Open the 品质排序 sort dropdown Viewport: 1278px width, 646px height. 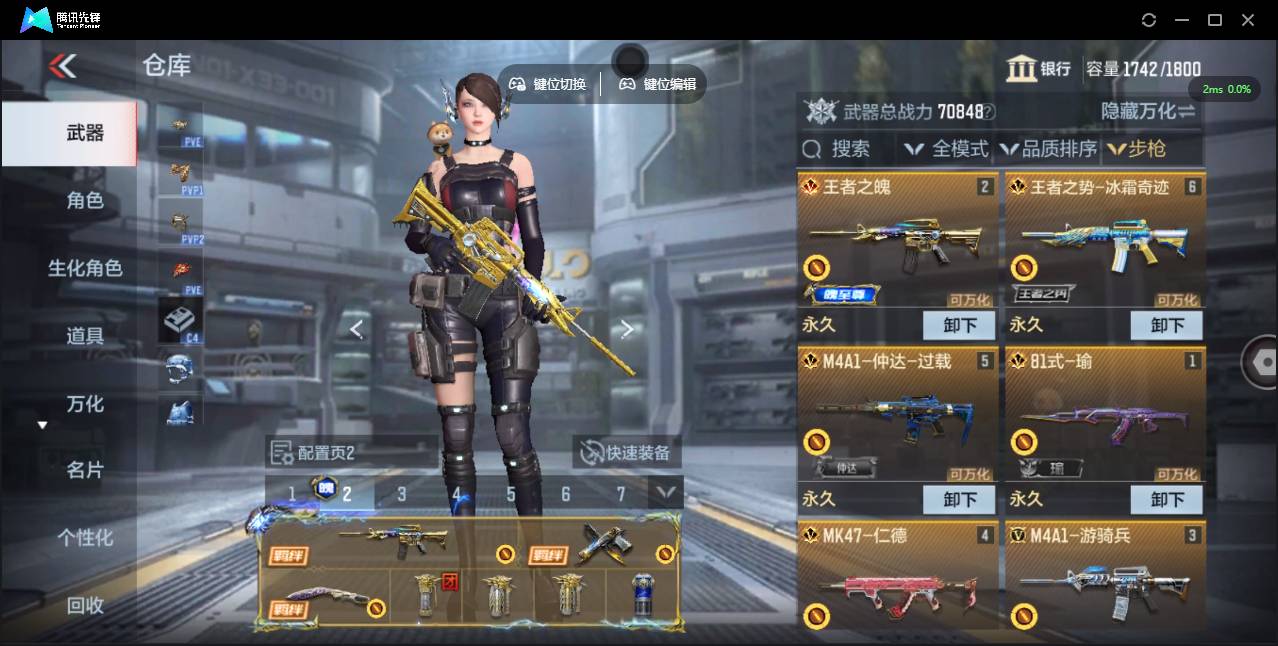tap(1048, 149)
